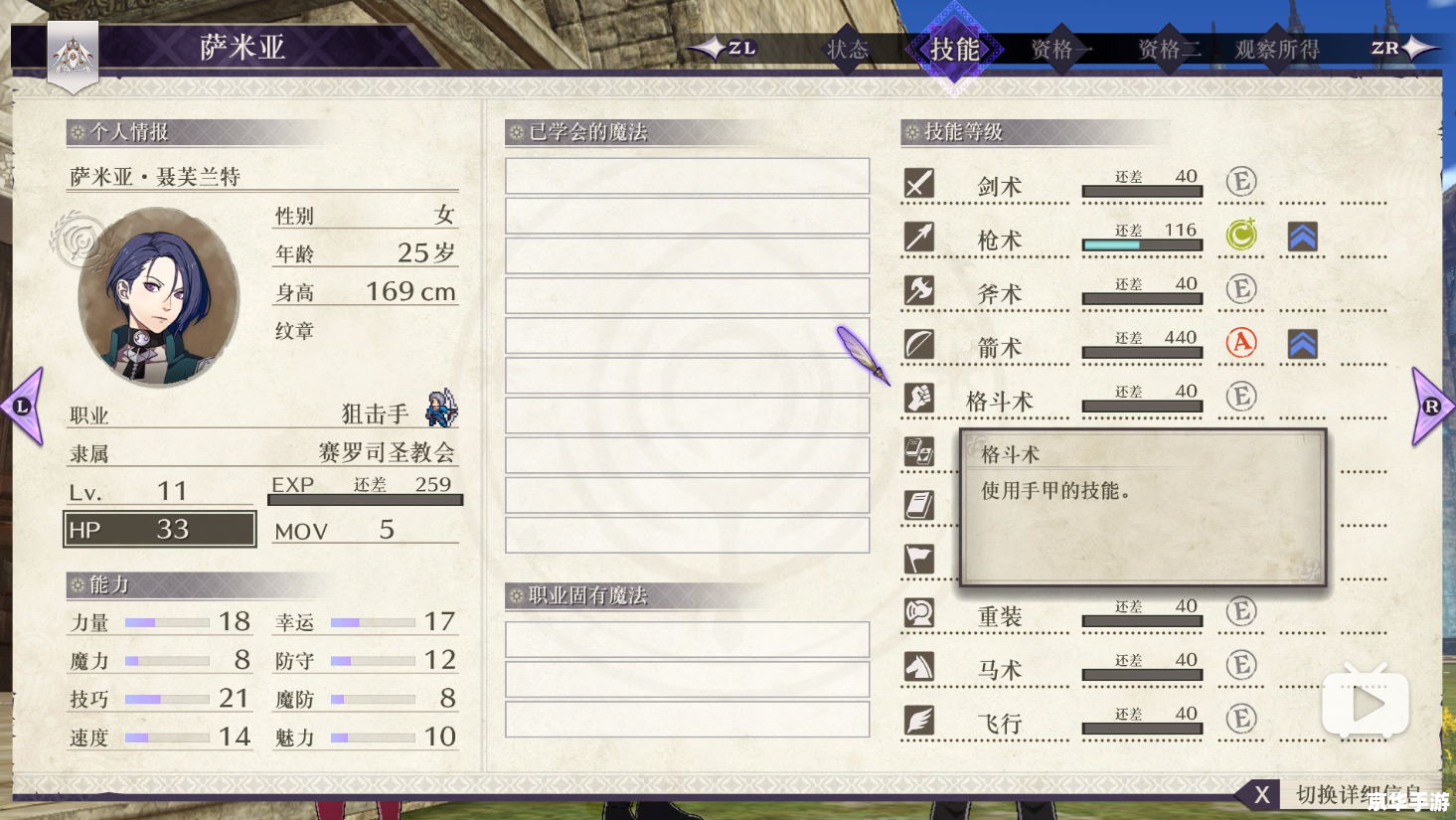The image size is (1456, 820).
Task: Click the HP 33 stat box
Action: 160,529
